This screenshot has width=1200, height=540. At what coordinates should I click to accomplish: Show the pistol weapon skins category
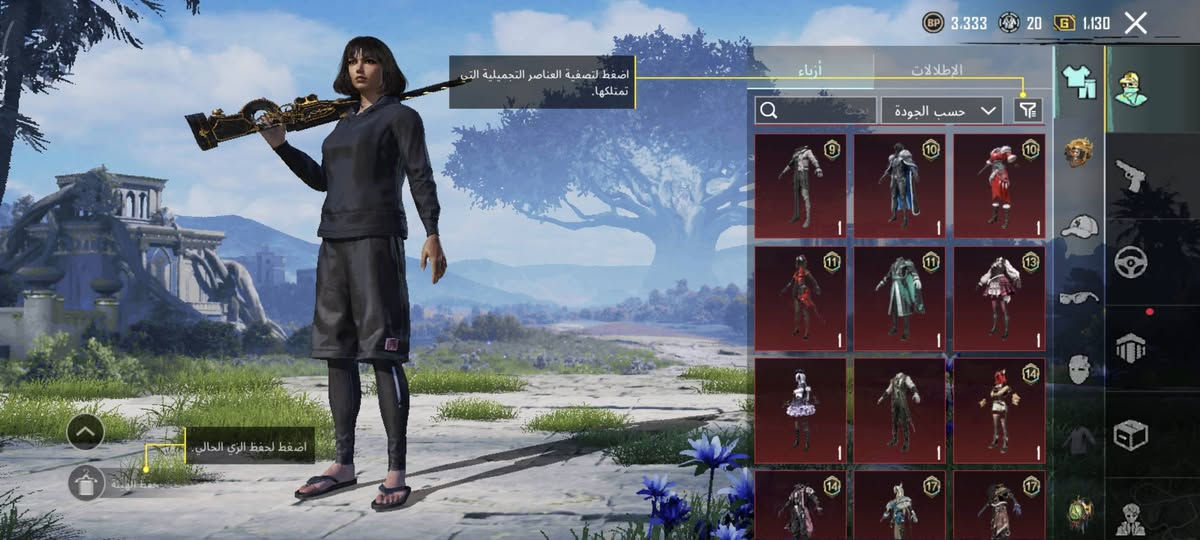click(1131, 175)
